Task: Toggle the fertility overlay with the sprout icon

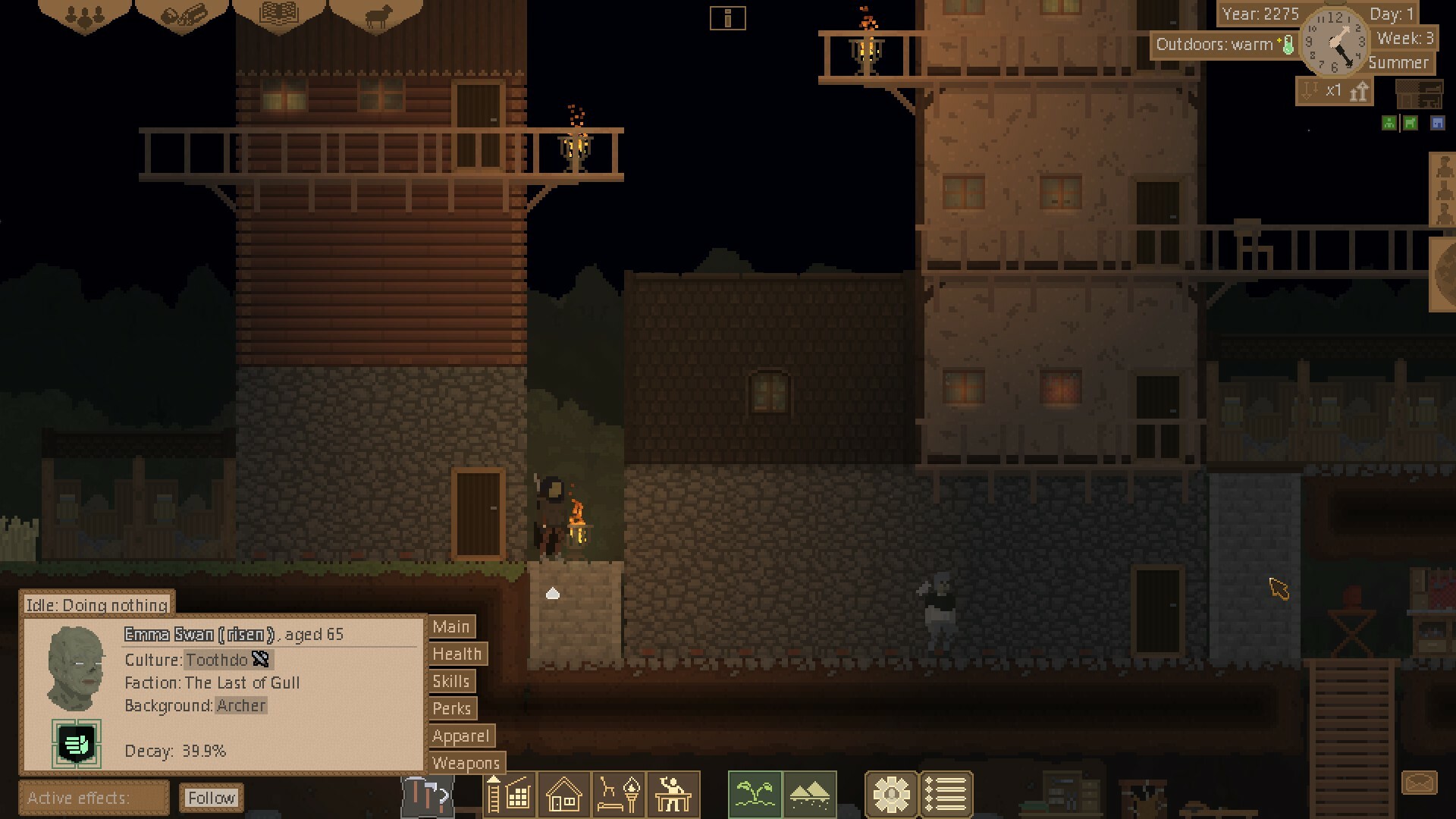Action: (755, 795)
